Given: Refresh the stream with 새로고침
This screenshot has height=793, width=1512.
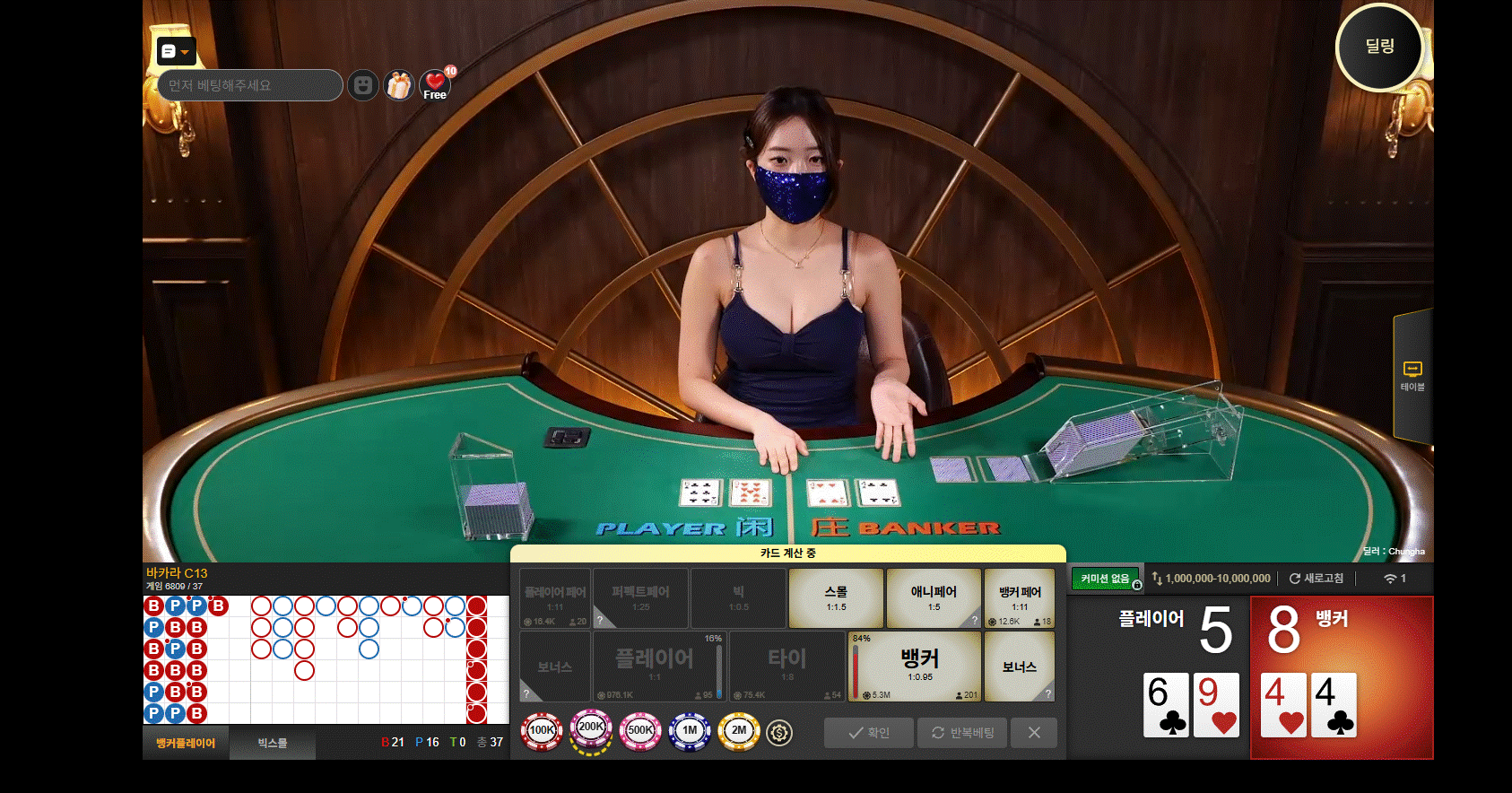Looking at the screenshot, I should 1316,579.
